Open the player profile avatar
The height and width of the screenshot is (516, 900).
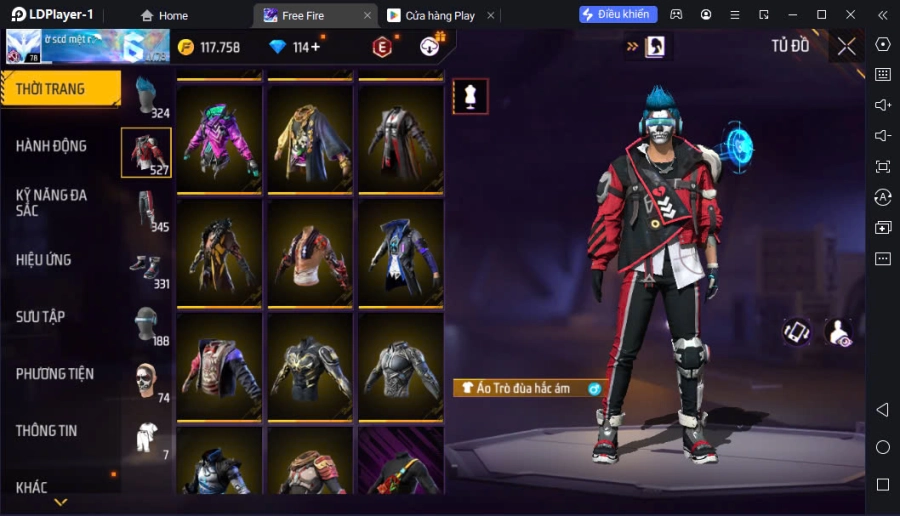coord(24,47)
